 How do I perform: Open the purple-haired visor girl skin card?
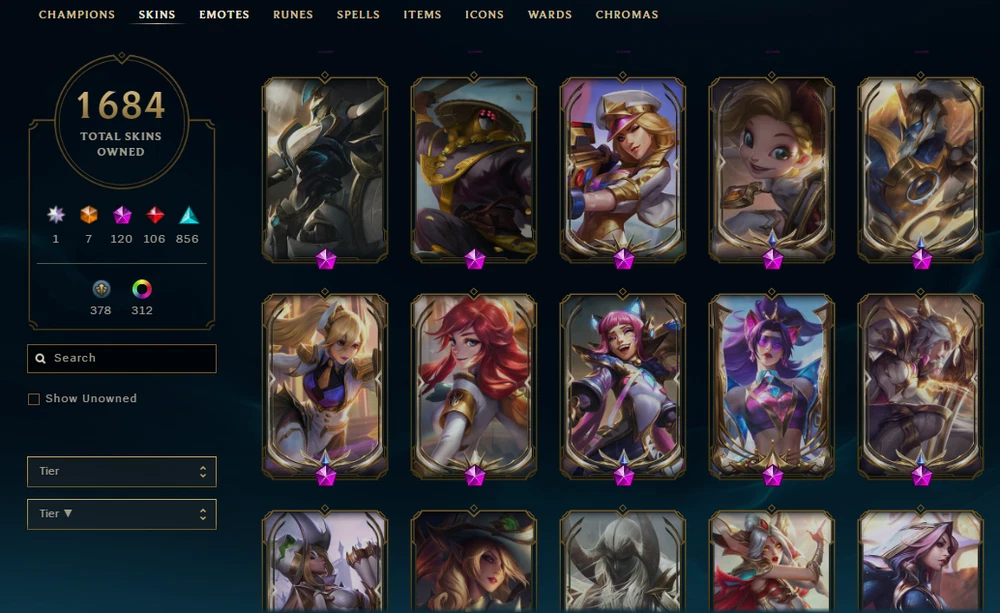tap(771, 385)
